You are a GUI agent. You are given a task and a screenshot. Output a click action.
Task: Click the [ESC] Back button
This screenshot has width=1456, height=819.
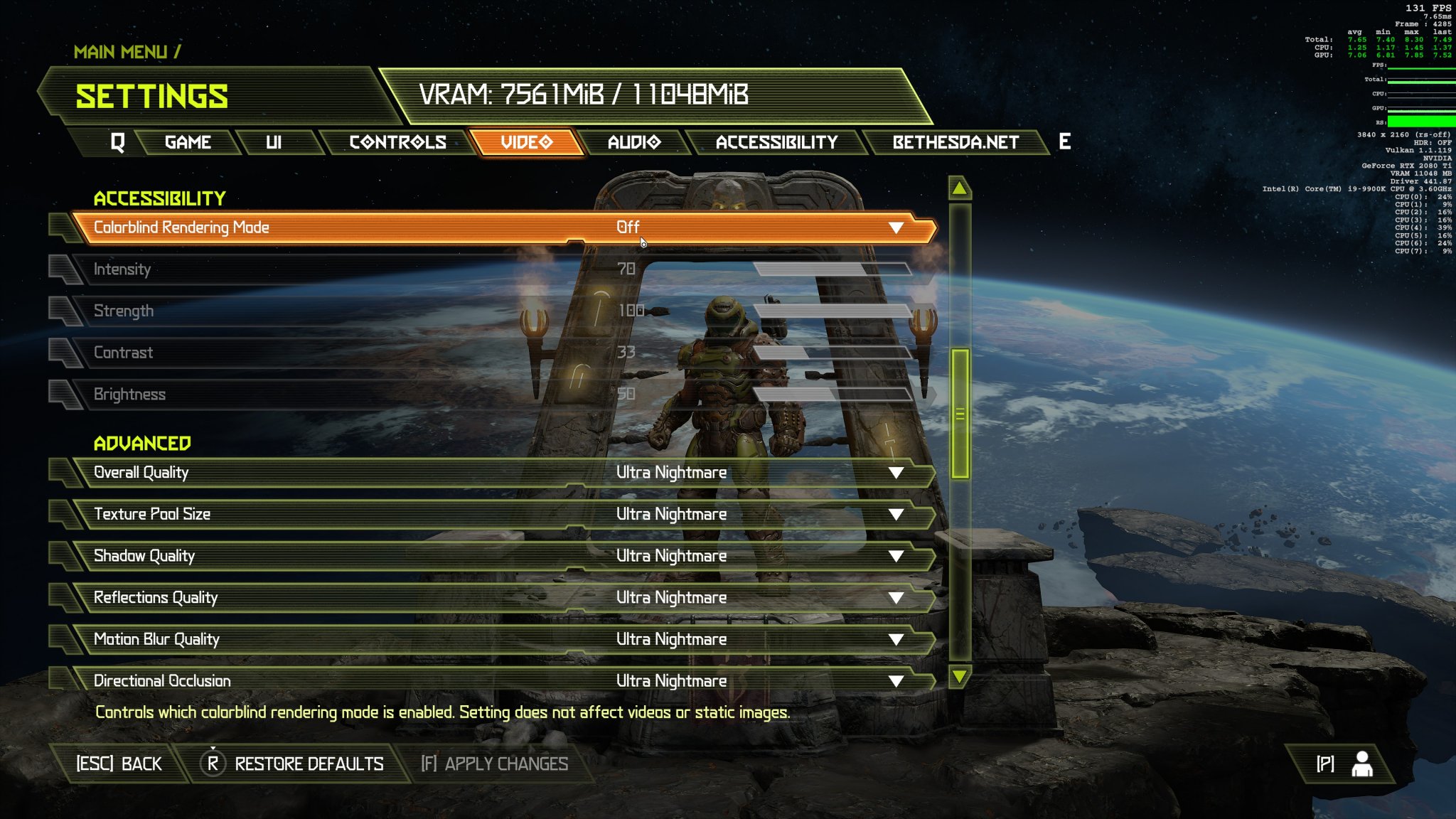117,763
